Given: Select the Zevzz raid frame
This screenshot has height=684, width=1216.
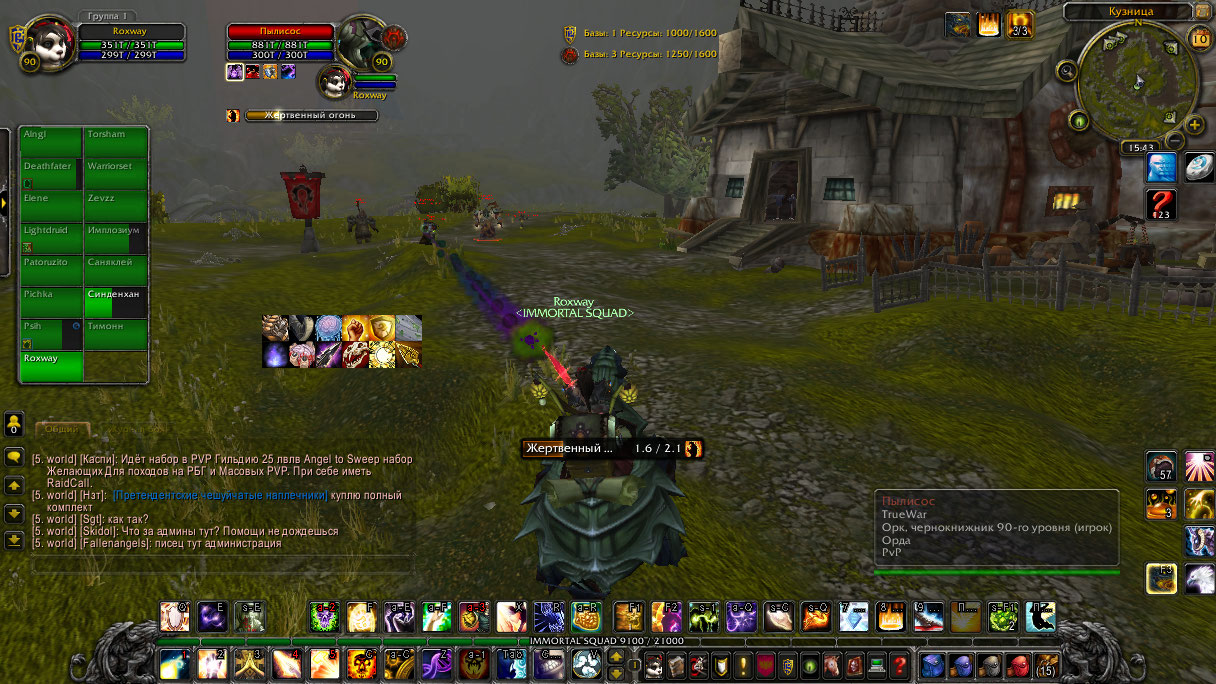Looking at the screenshot, I should coord(116,205).
